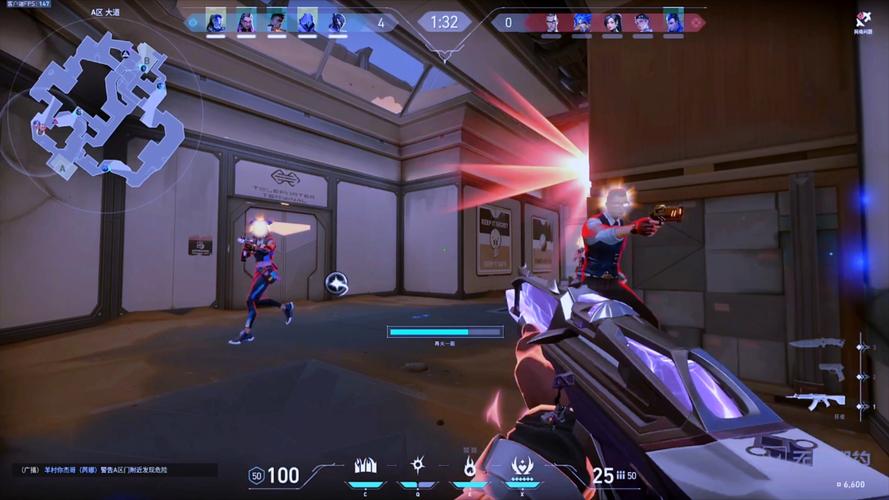Open the broadcast chat message line
Screen dimensions: 889x500
[x=115, y=469]
